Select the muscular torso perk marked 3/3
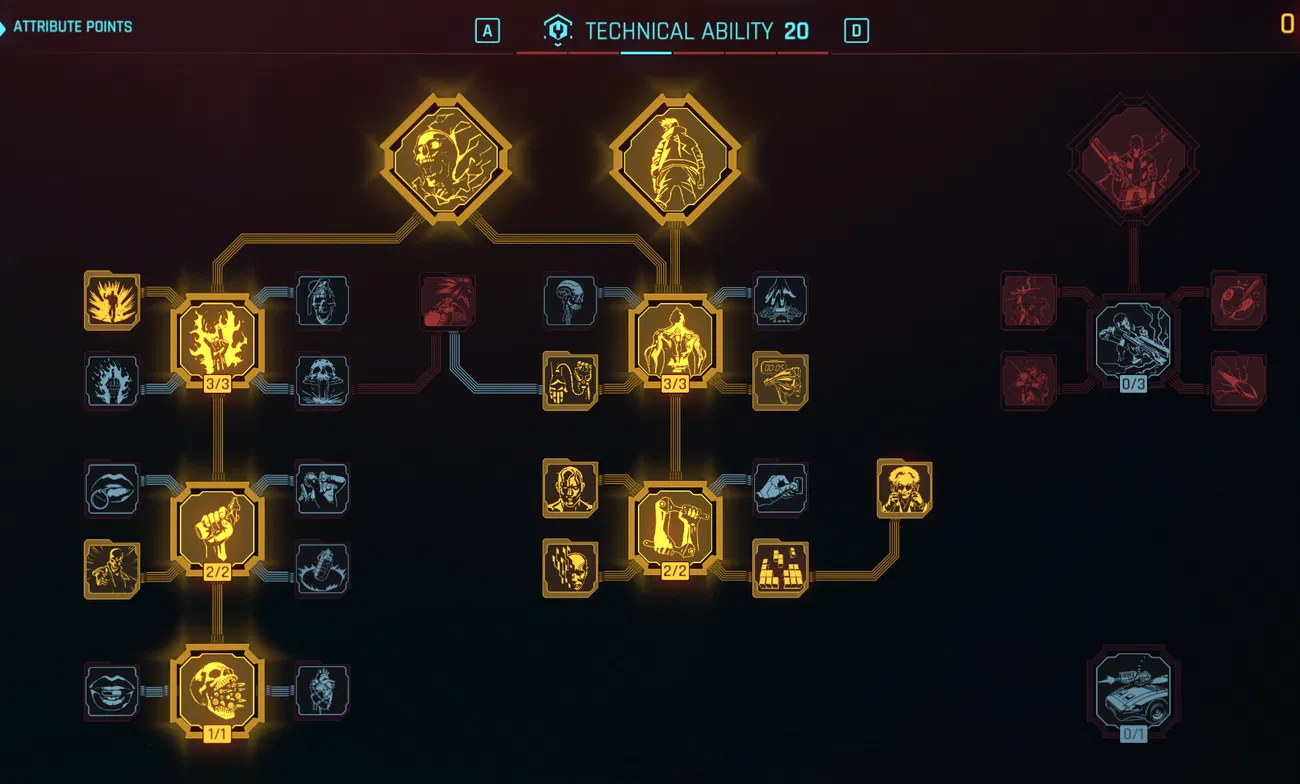Viewport: 1300px width, 784px height. point(676,340)
